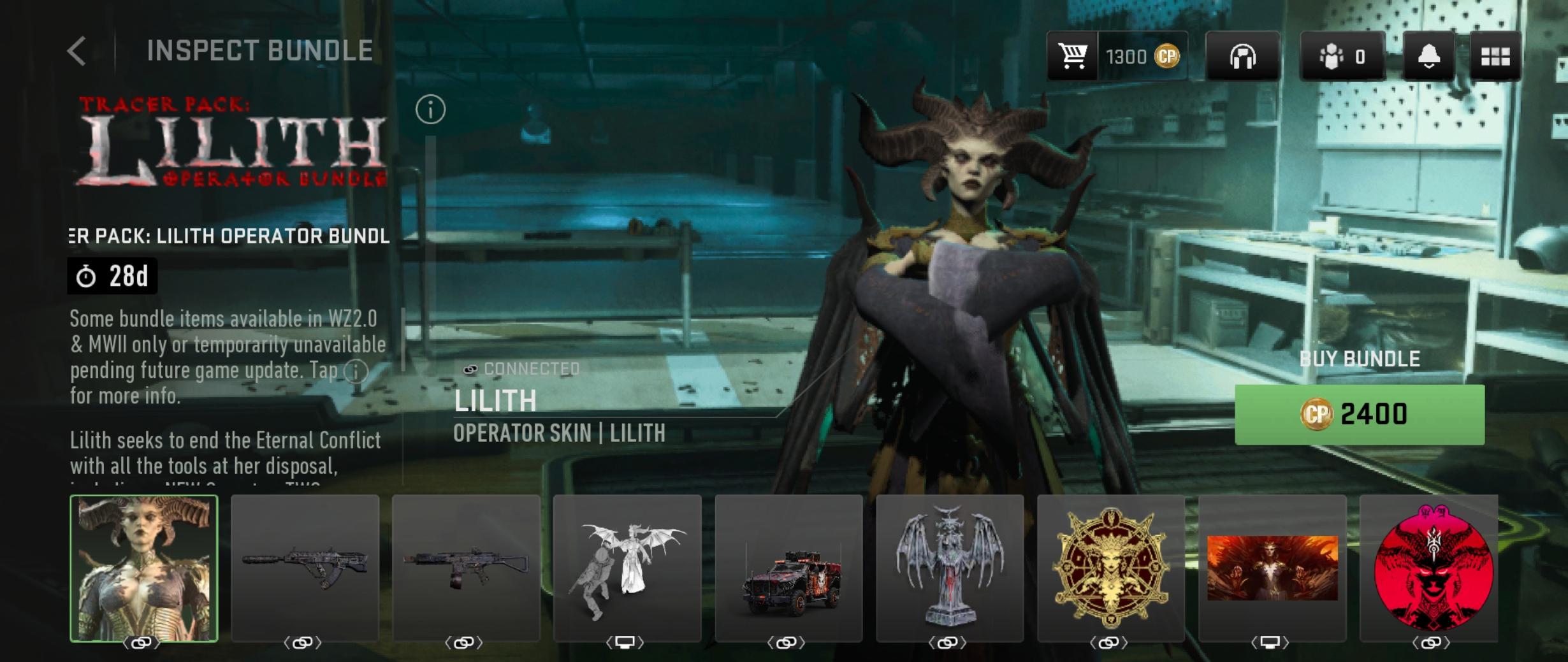Open the COD Points store cart
This screenshot has width=1568, height=662.
click(1073, 56)
